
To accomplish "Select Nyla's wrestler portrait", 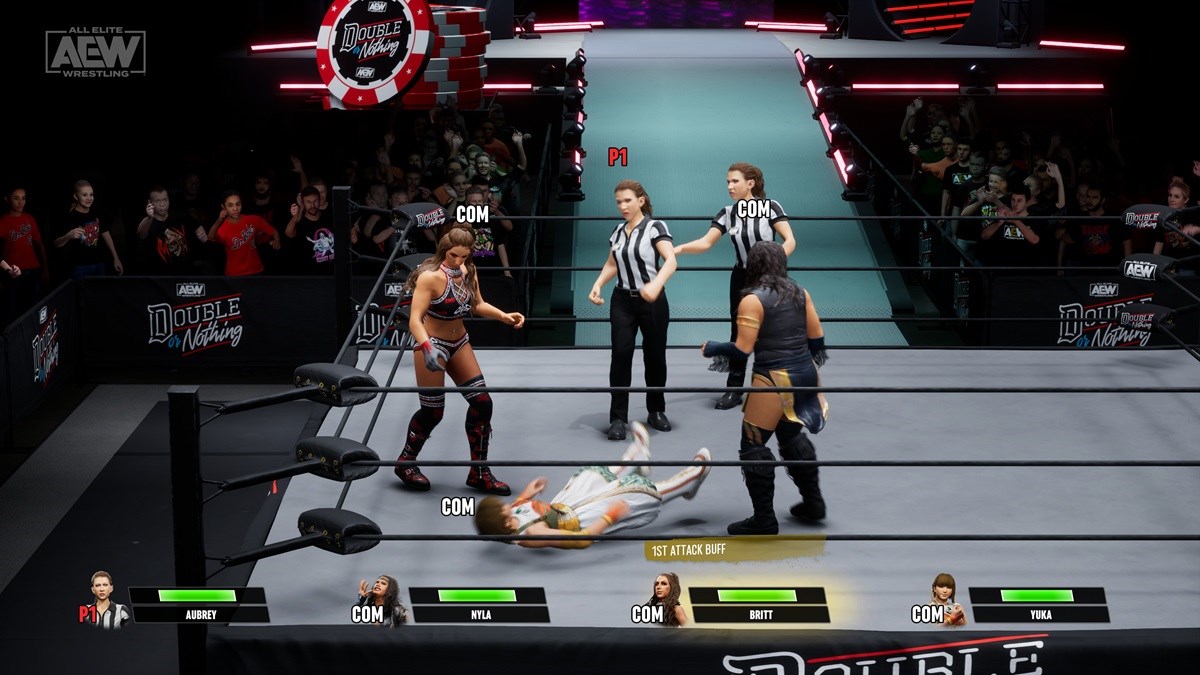I will click(390, 601).
